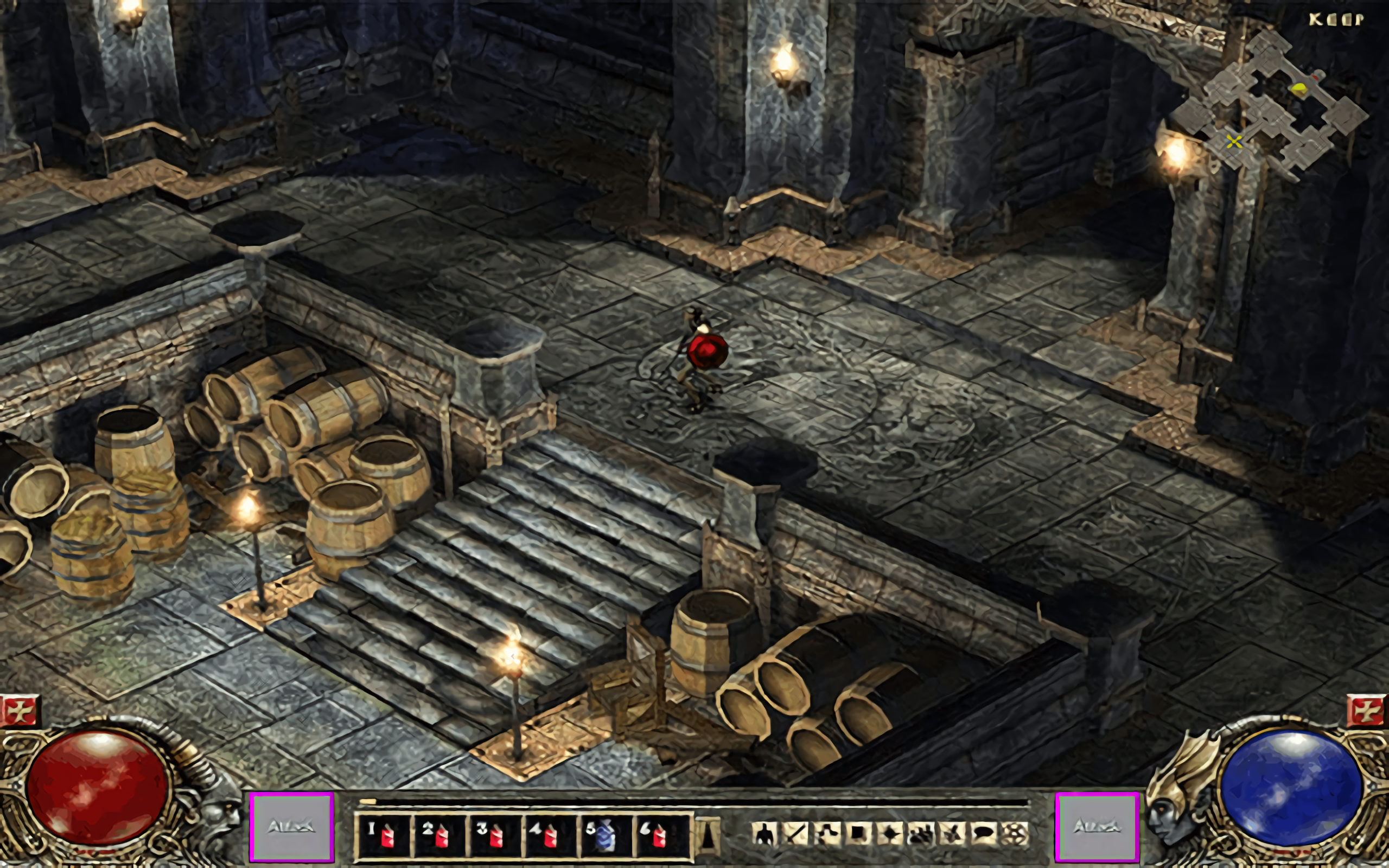Drink the blue mana potion in slot 5

604,836
